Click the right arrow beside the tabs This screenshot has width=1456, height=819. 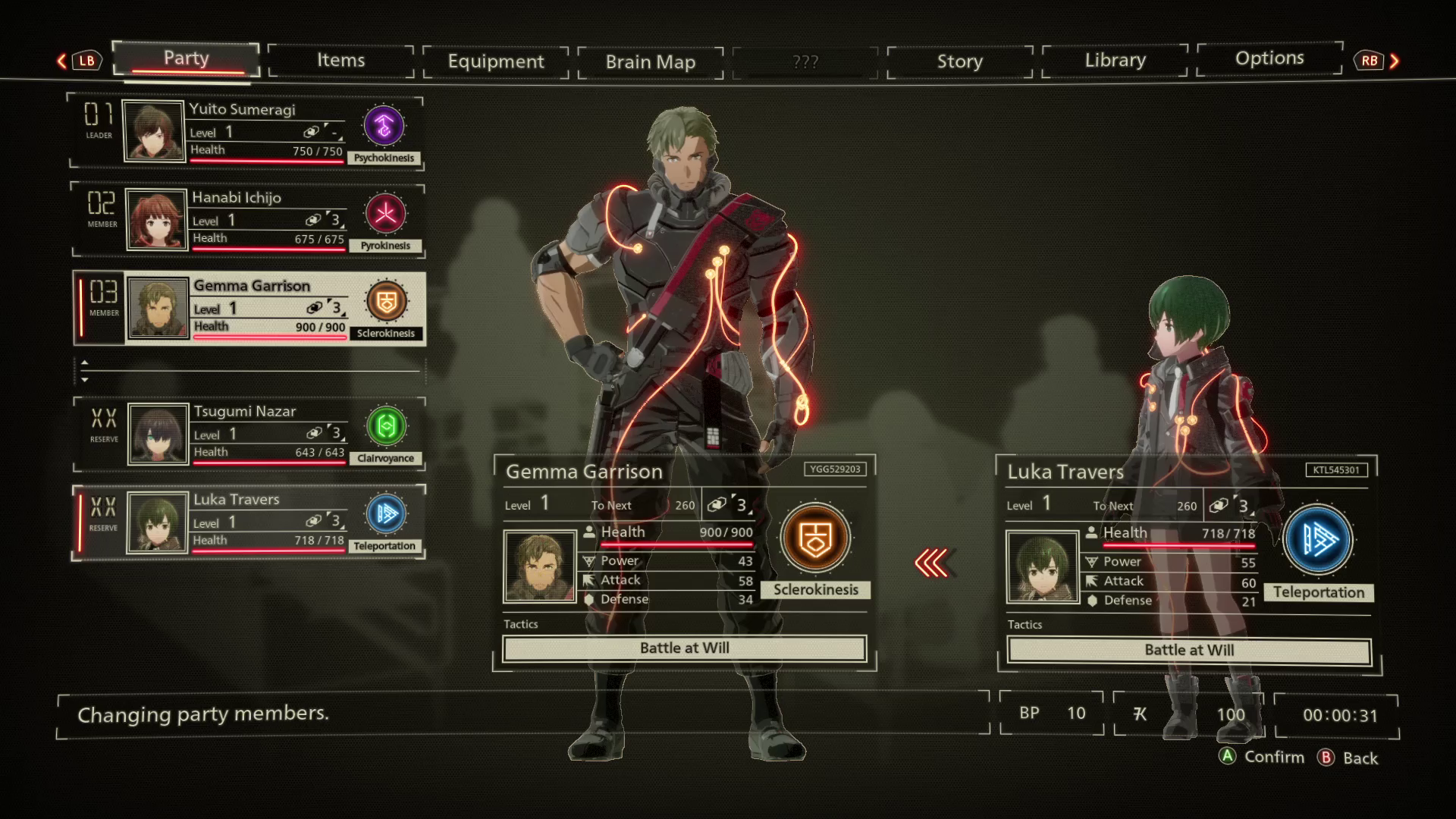tap(1394, 61)
